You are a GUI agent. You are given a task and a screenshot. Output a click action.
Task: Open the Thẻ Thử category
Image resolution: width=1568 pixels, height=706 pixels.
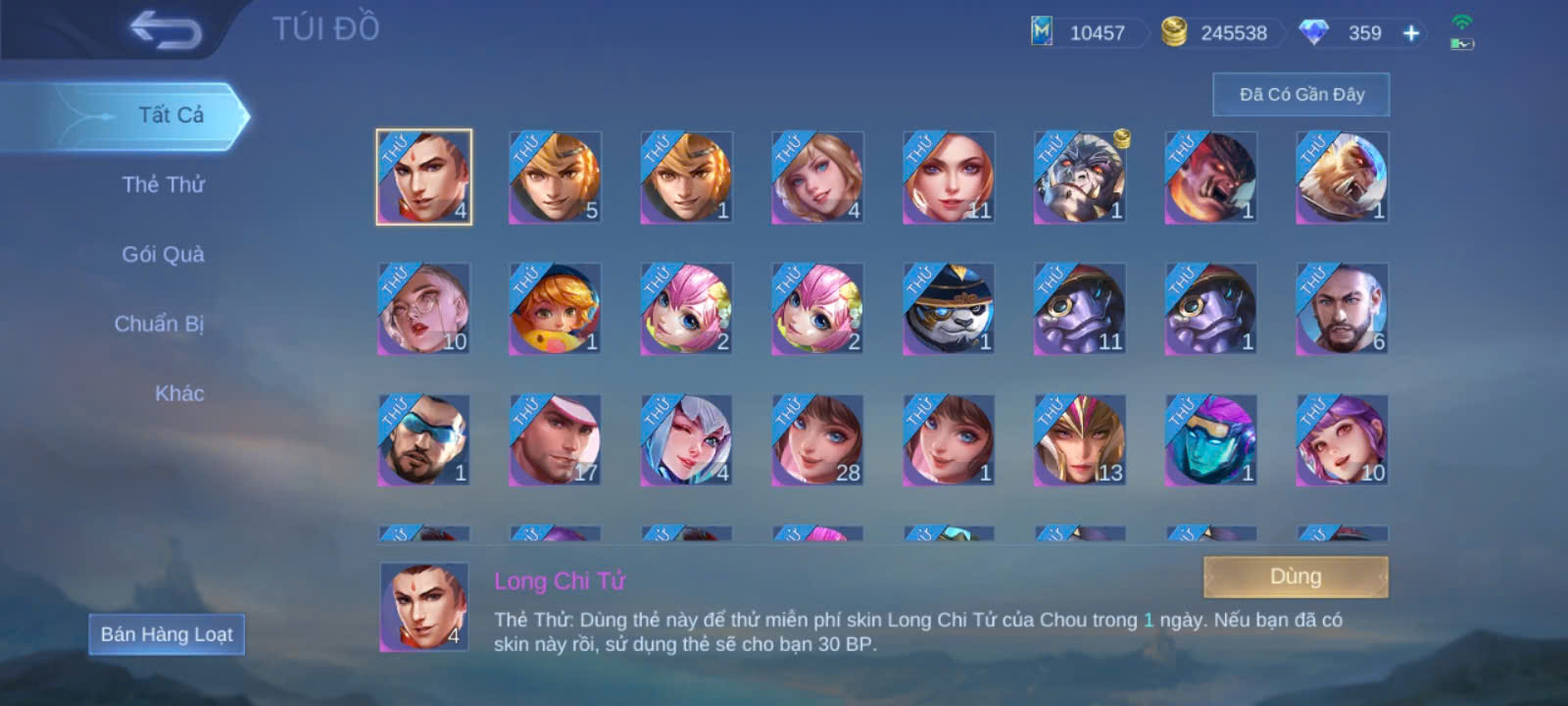click(x=163, y=184)
